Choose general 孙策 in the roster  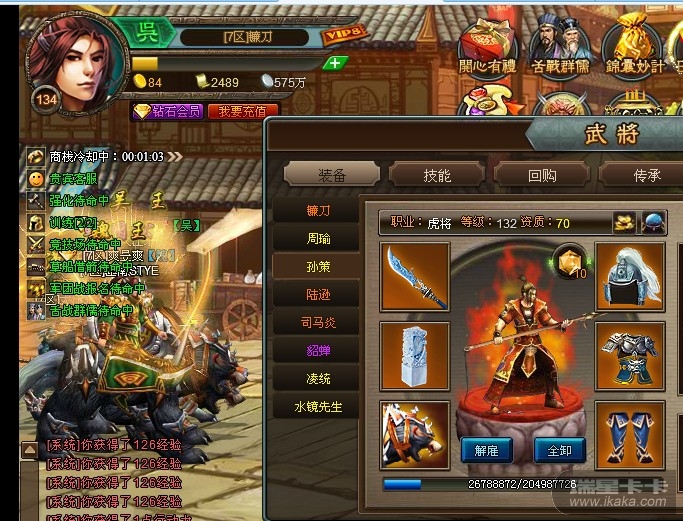pyautogui.click(x=319, y=267)
